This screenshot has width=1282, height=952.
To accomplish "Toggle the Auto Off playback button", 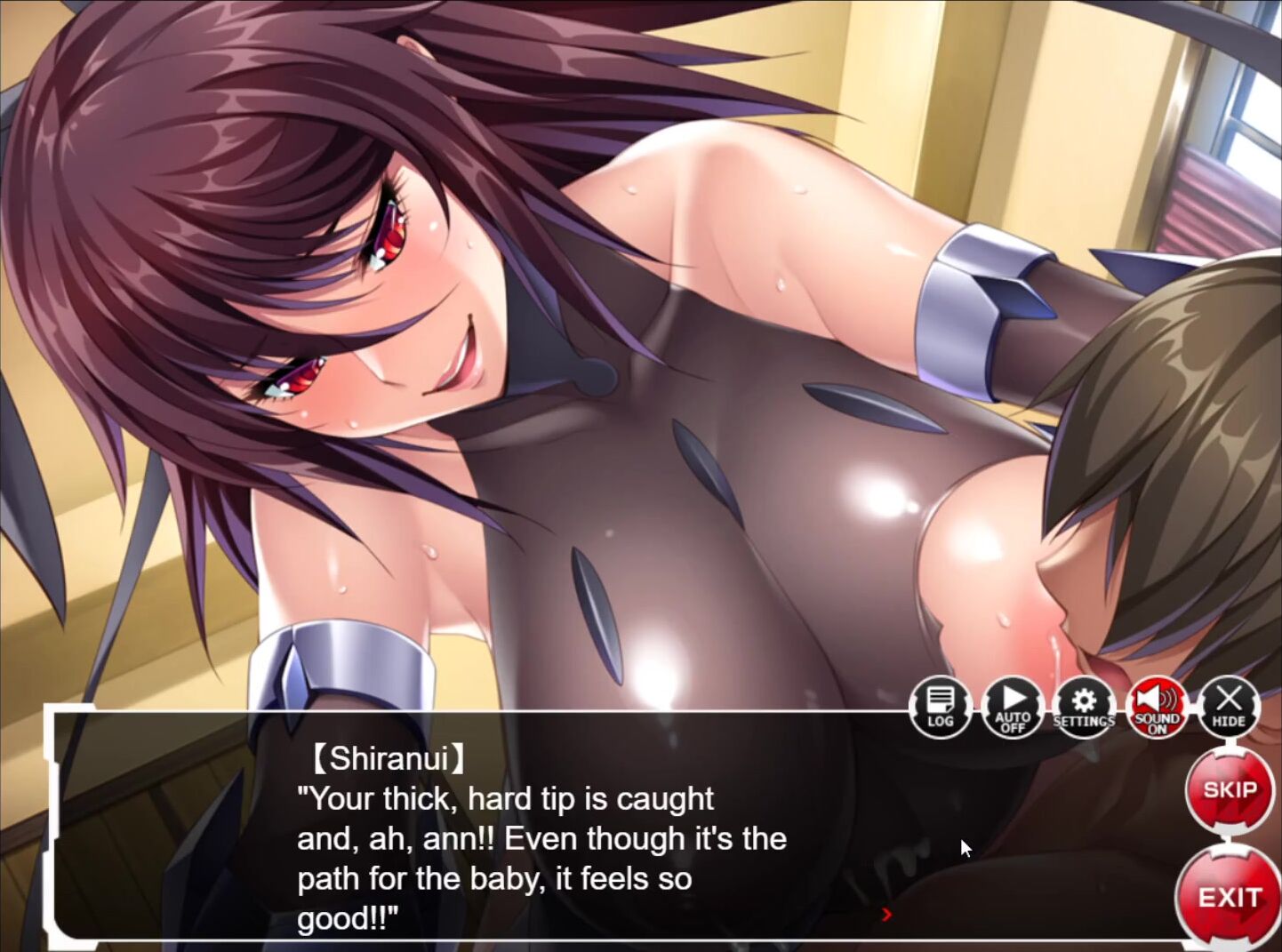I will point(1013,708).
